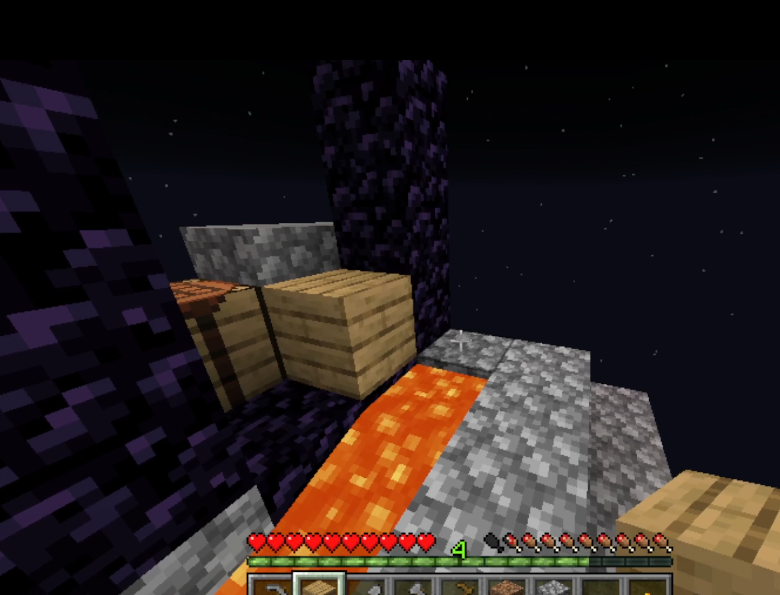Screen dimensions: 780x595
Task: Select the gray cobblestone block hotbar slot
Action: (x=552, y=588)
